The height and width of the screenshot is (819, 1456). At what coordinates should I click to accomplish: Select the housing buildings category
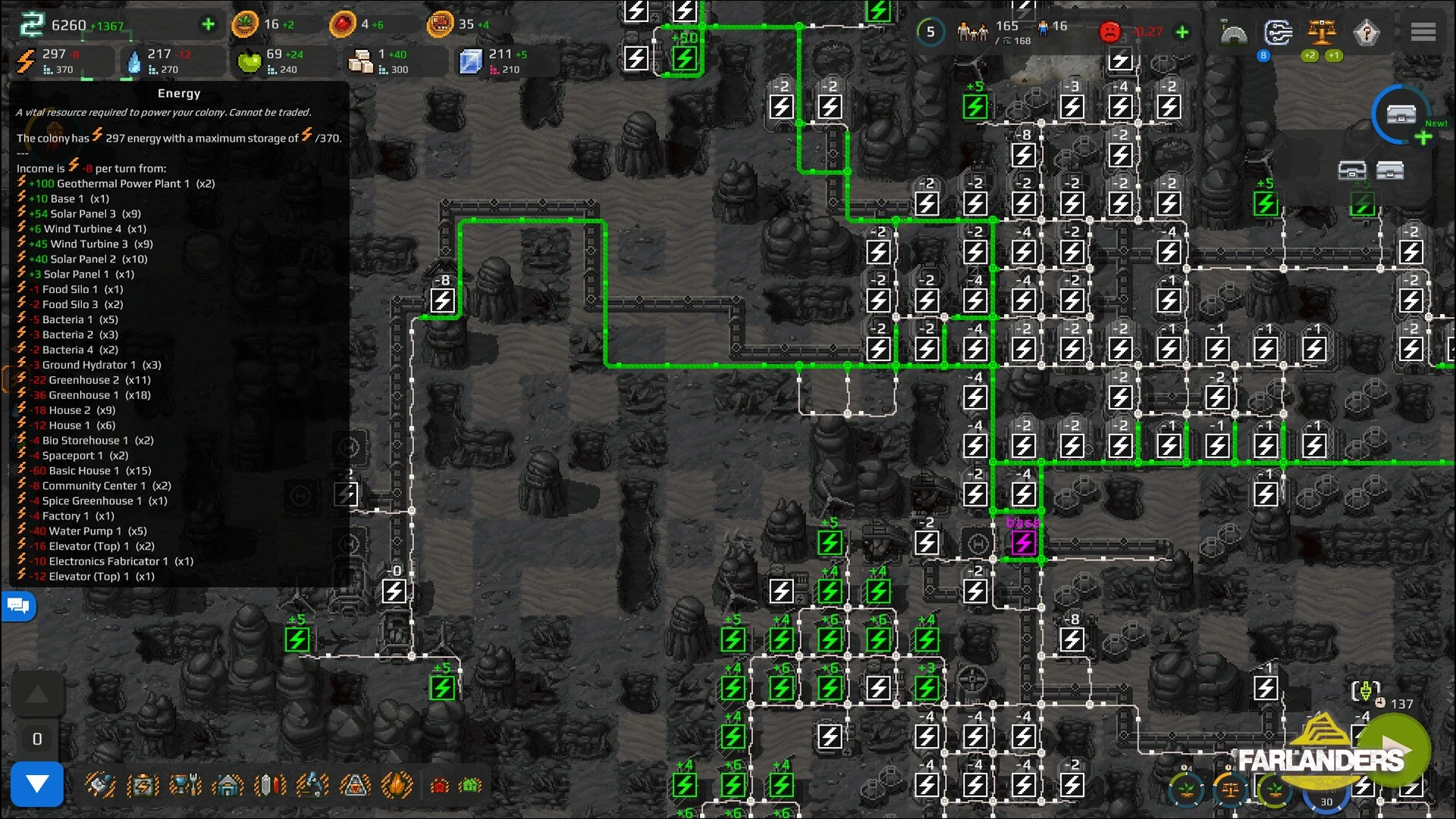(228, 785)
